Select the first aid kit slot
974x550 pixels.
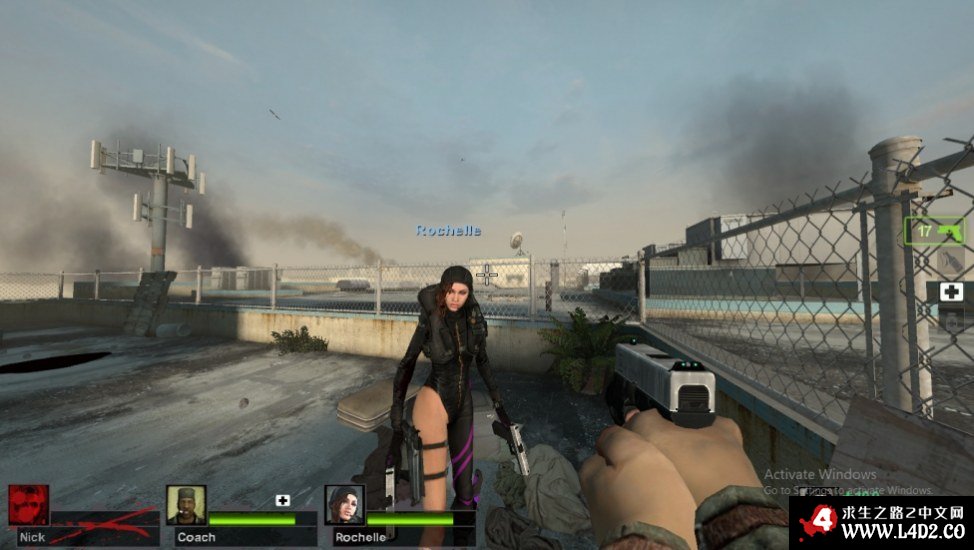pyautogui.click(x=950, y=293)
